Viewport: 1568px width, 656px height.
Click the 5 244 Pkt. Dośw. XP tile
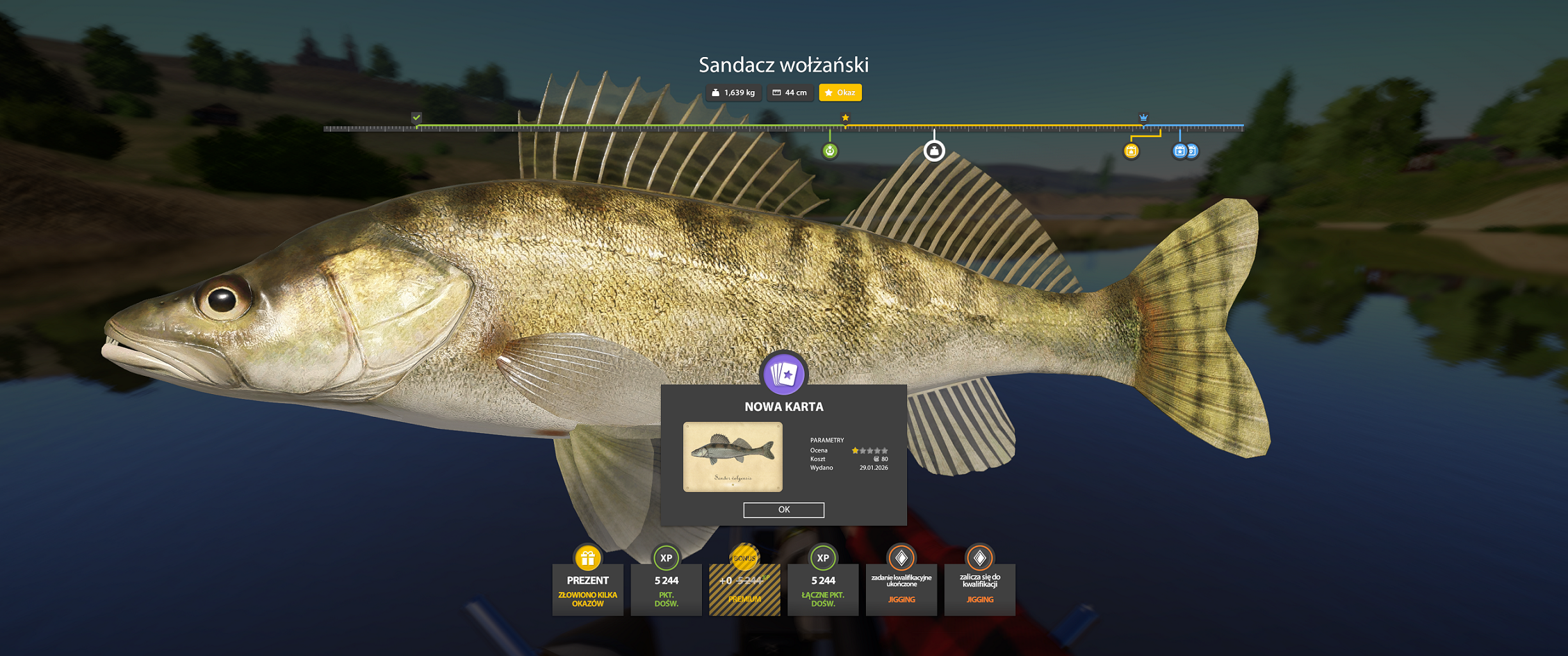pyautogui.click(x=666, y=588)
